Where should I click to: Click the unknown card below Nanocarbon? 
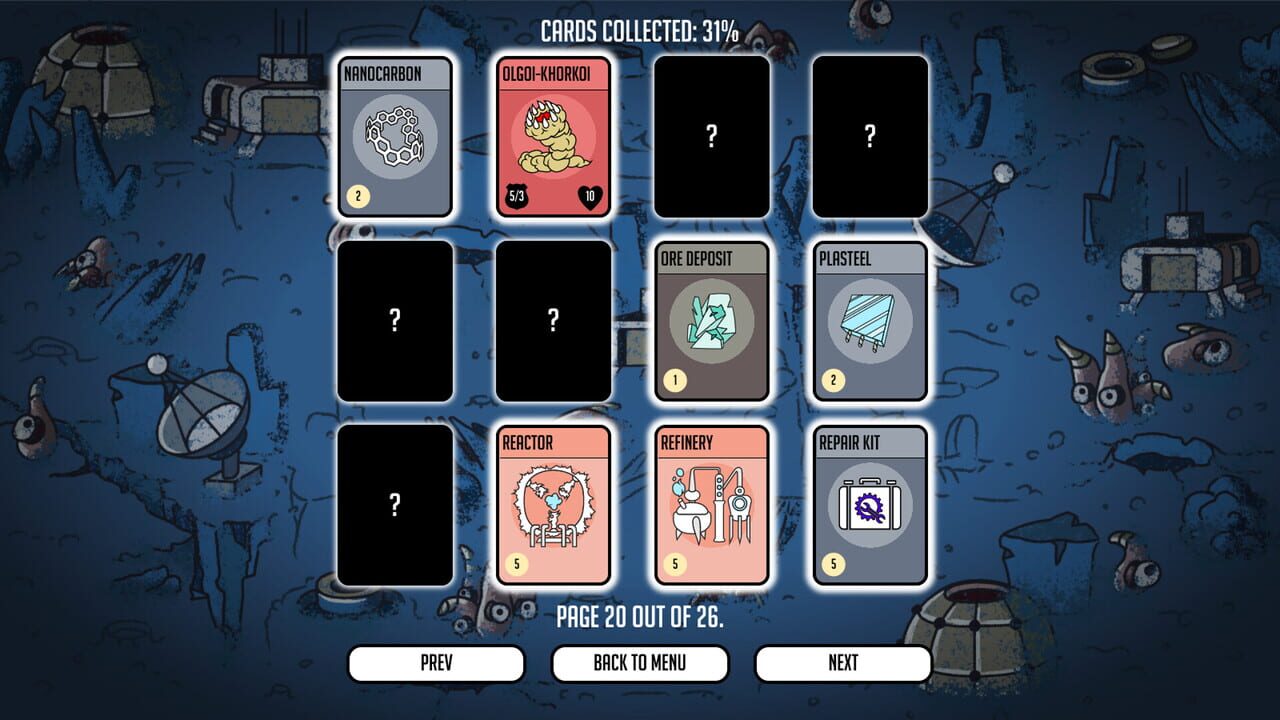(x=394, y=322)
